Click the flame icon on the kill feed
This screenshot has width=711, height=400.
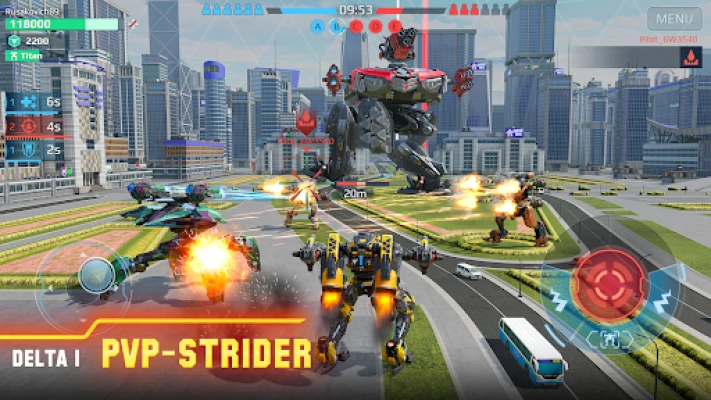point(690,57)
